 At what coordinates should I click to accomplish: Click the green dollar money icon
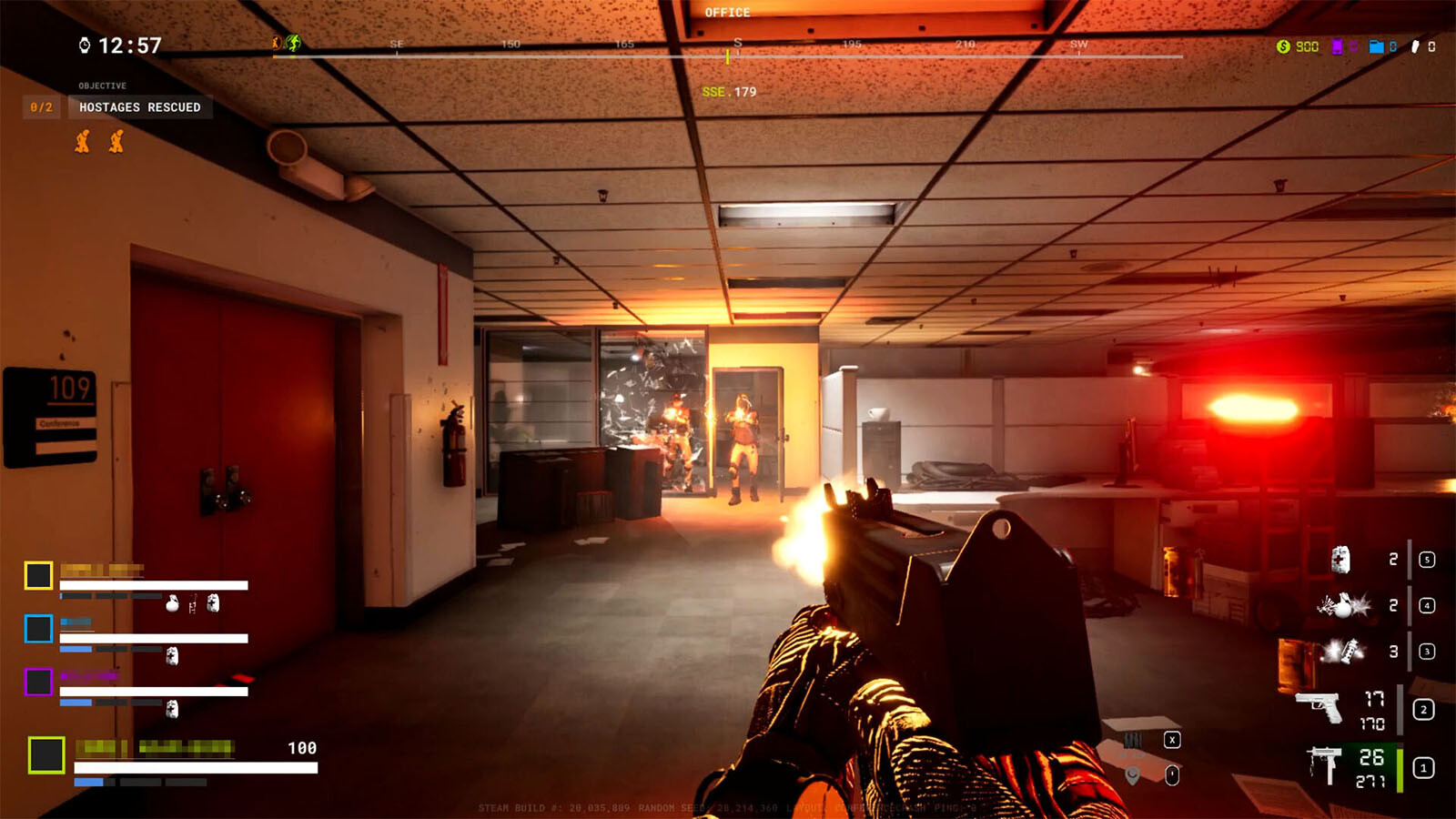[1283, 46]
